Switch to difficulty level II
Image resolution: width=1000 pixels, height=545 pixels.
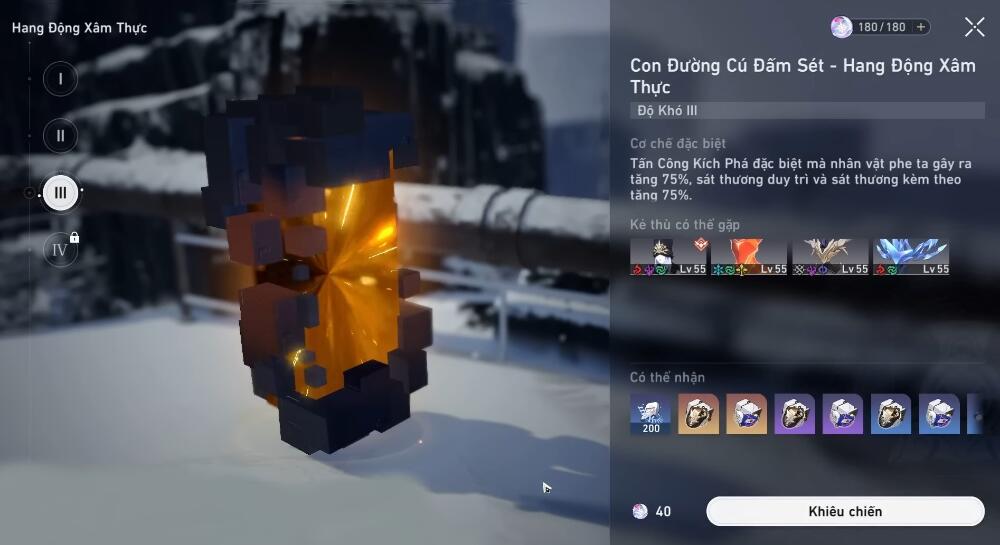point(60,135)
